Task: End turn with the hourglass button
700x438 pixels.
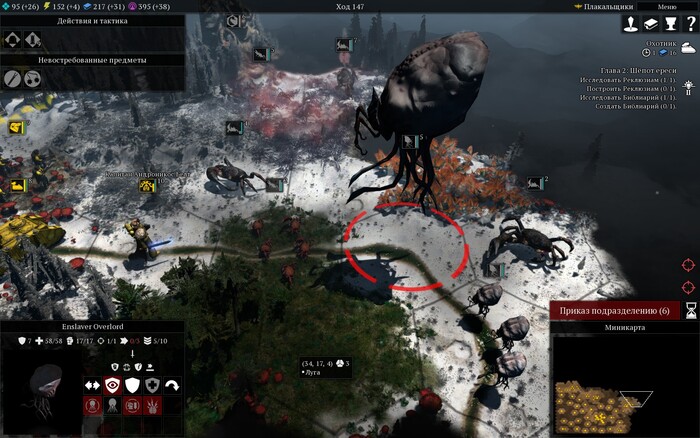Action: point(690,311)
